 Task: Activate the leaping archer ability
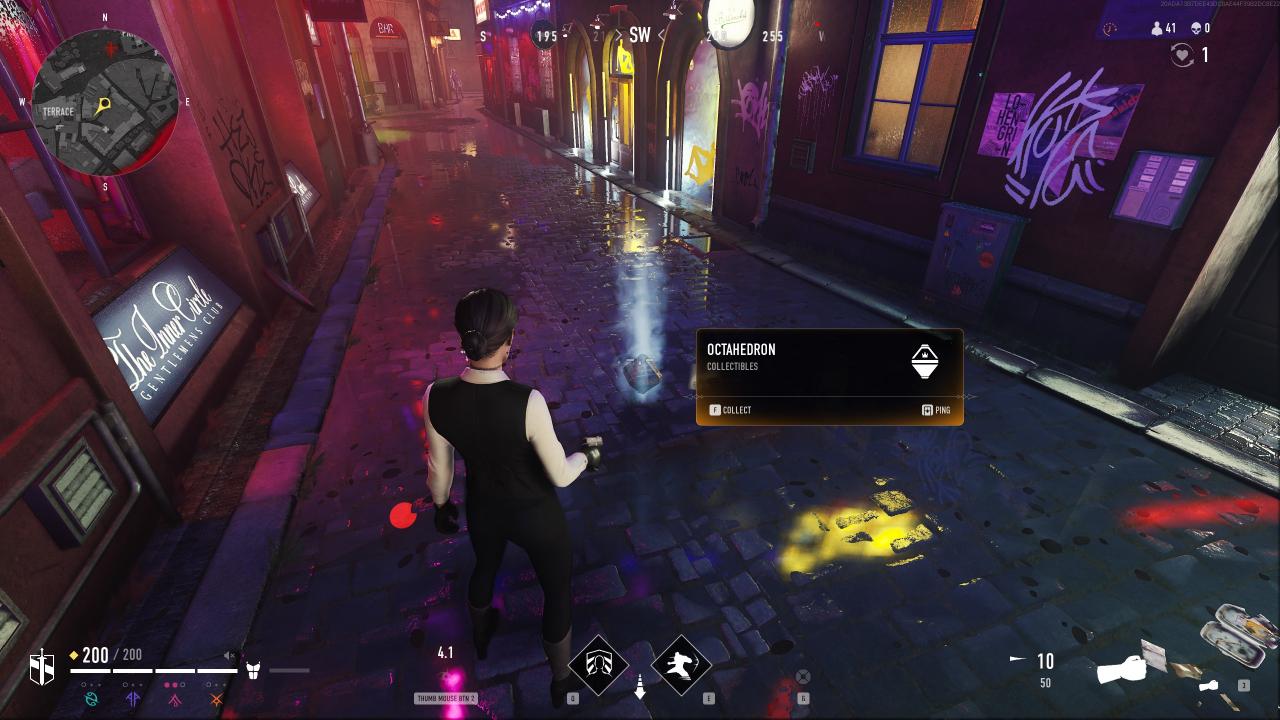point(681,664)
